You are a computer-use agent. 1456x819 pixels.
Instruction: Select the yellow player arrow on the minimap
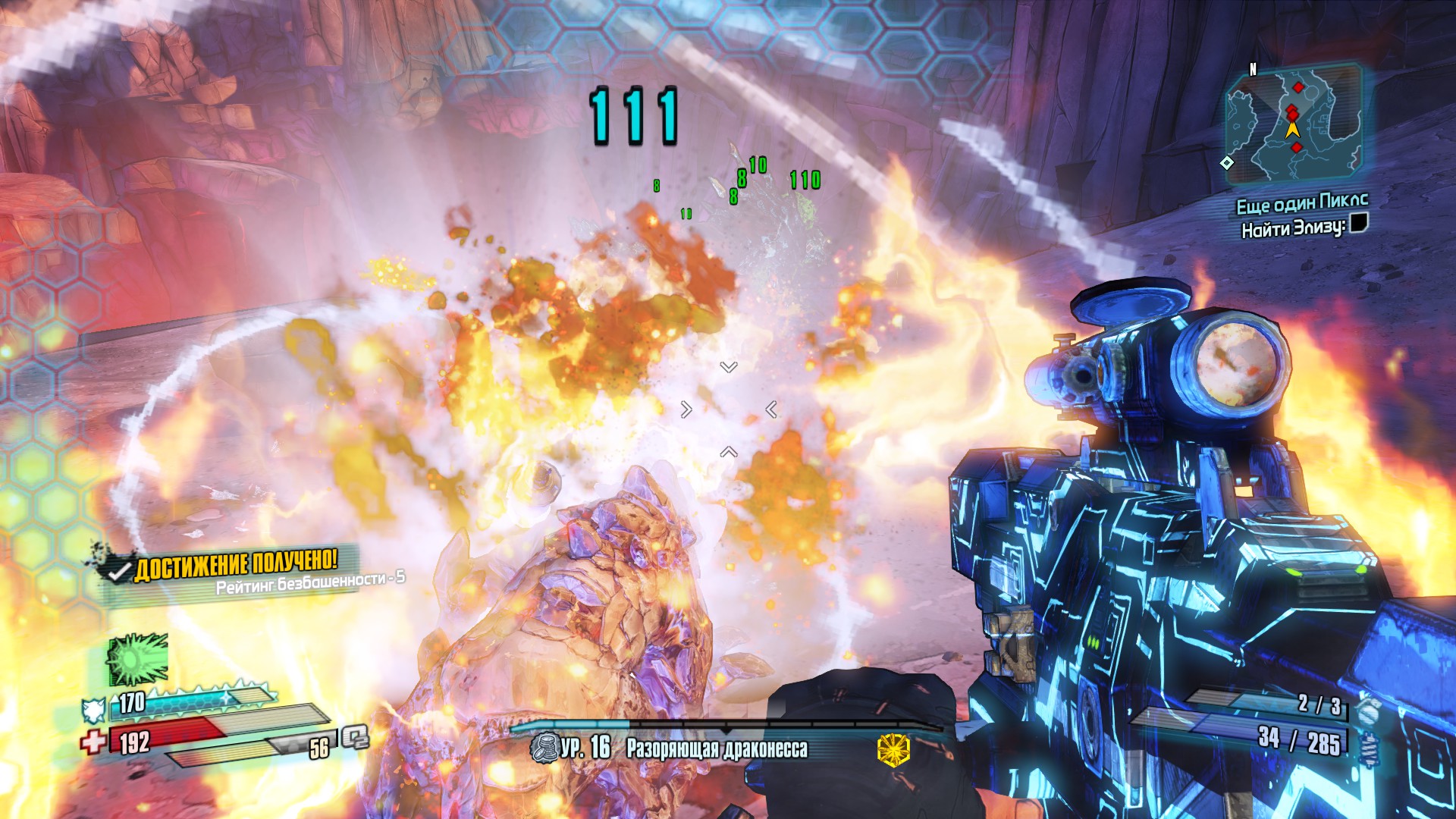(x=1293, y=129)
